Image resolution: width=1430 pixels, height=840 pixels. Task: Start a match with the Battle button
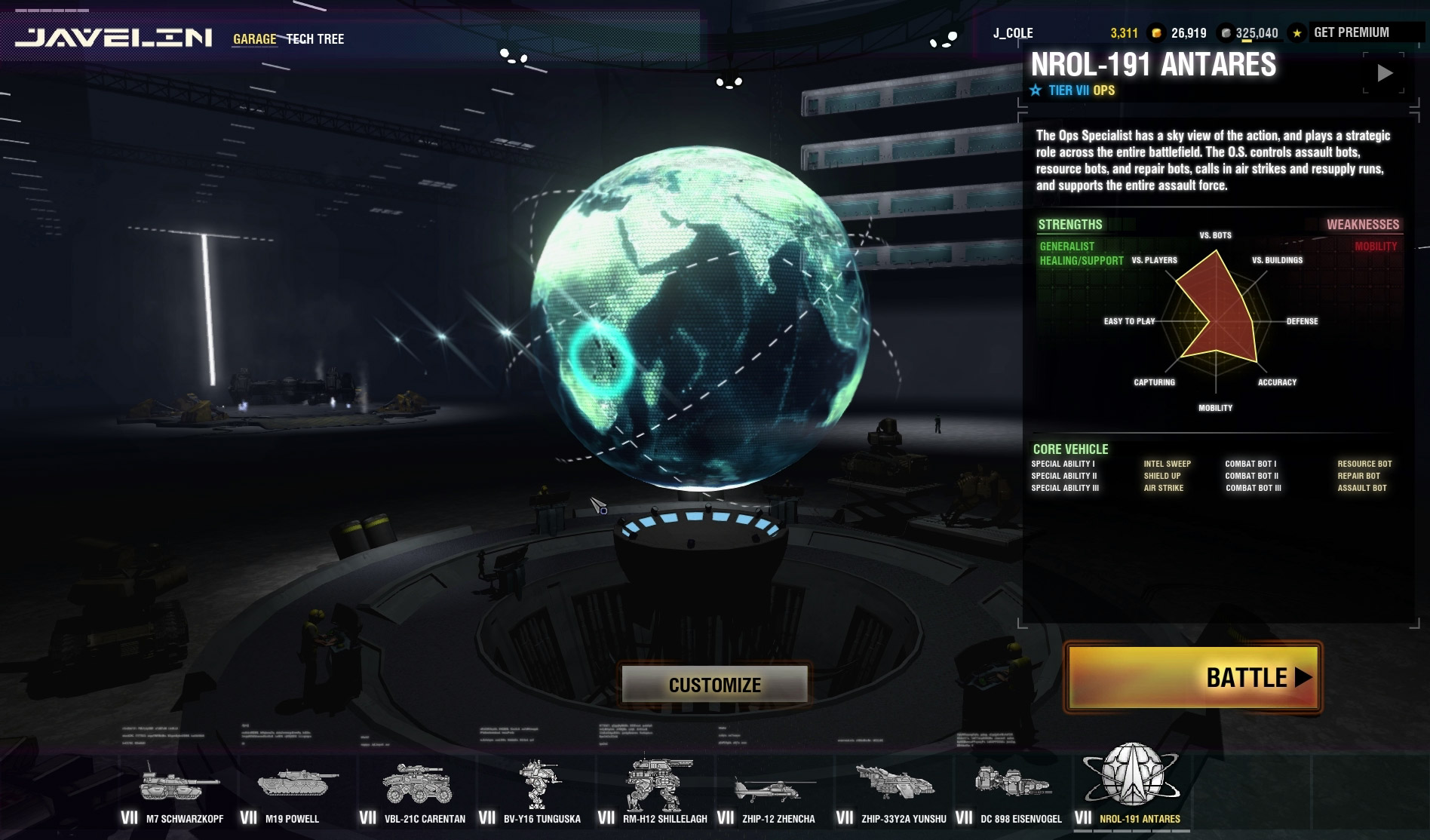point(1192,677)
